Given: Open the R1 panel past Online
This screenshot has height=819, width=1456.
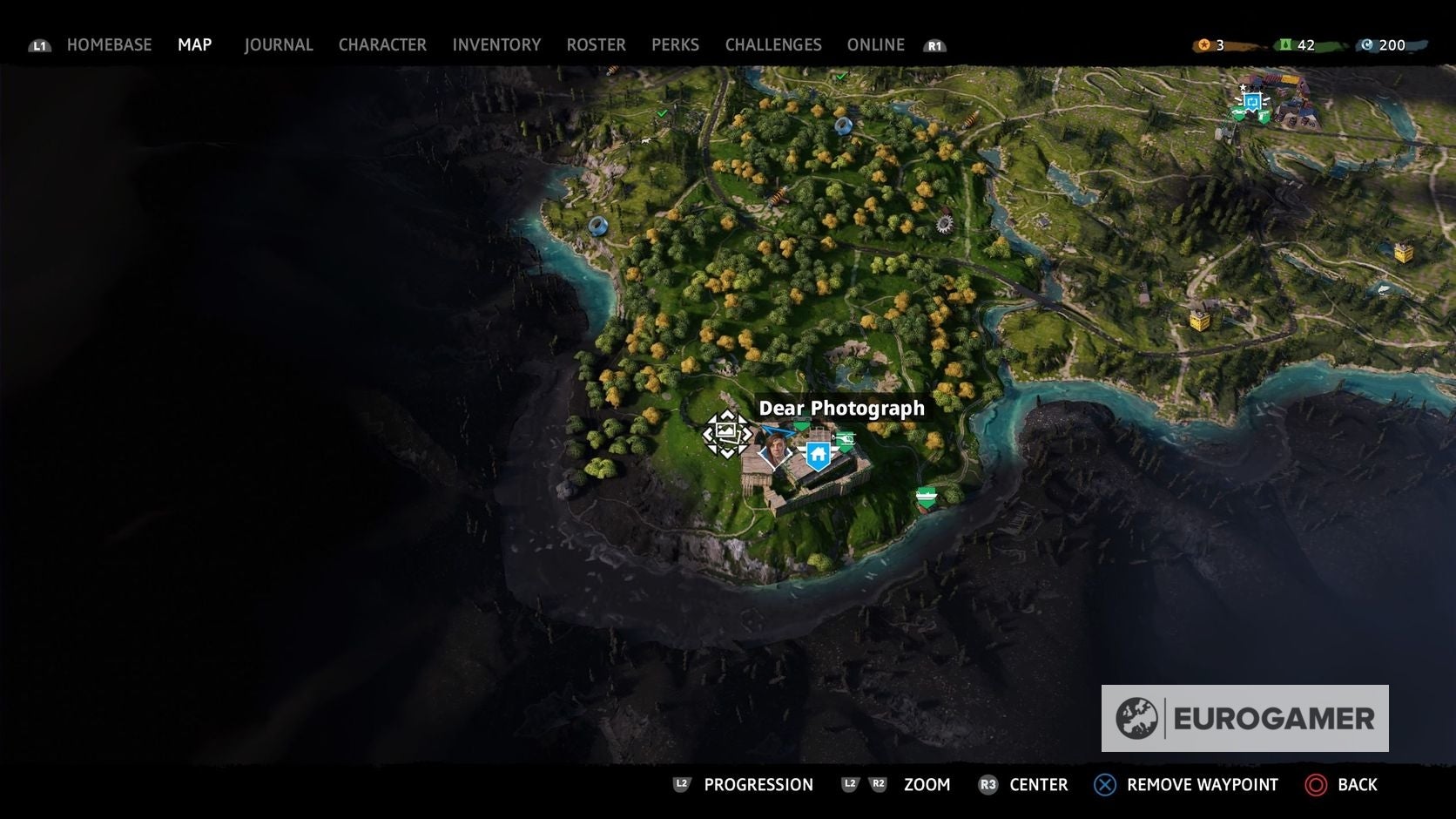Looking at the screenshot, I should pyautogui.click(x=935, y=45).
